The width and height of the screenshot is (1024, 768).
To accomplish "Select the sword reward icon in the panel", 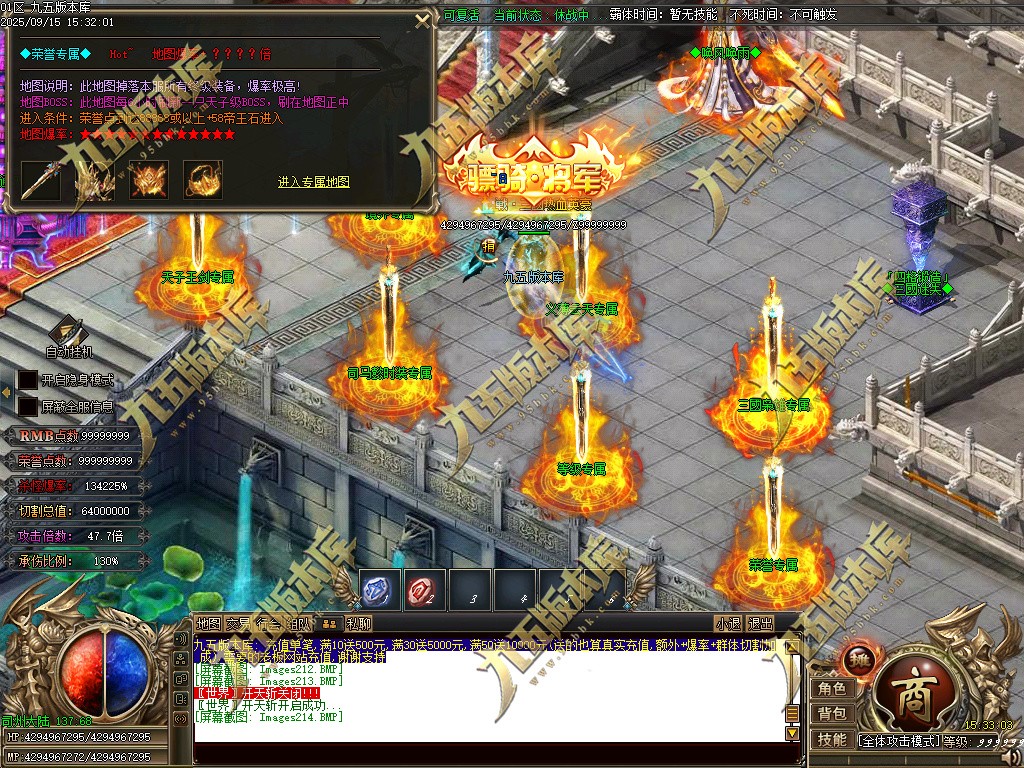I will point(41,180).
